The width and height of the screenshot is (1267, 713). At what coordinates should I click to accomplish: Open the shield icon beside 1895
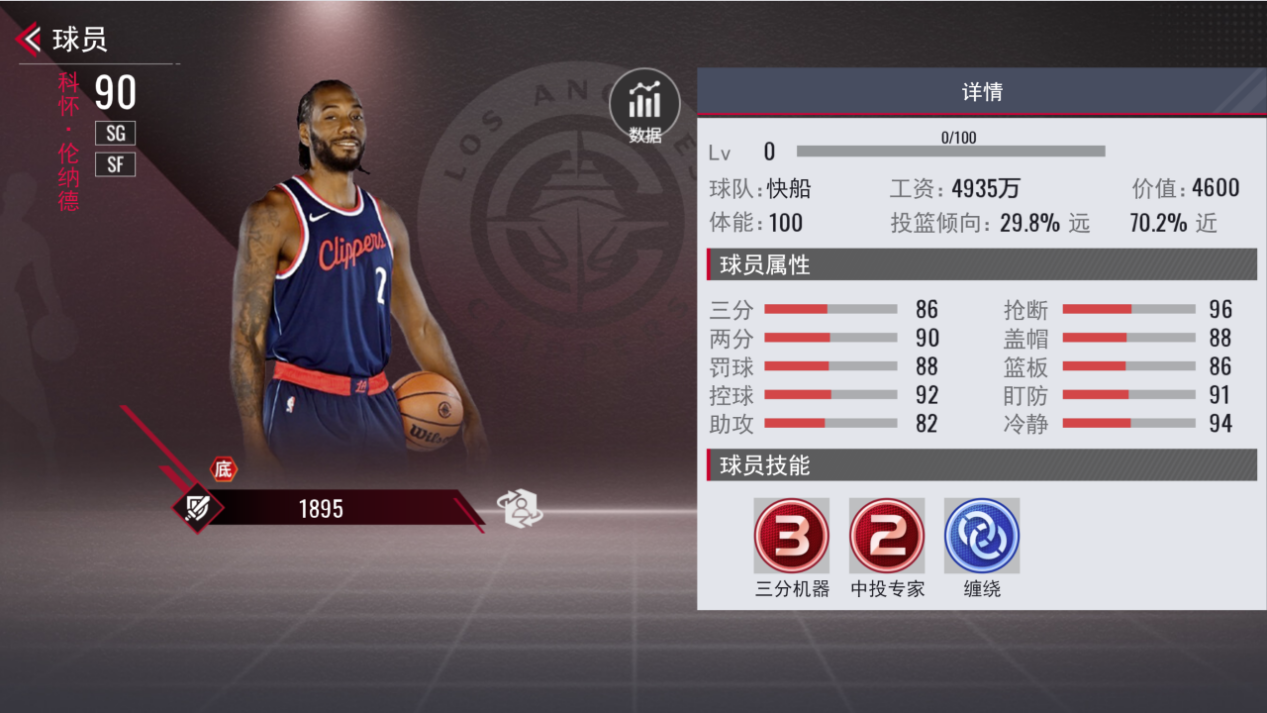pos(197,508)
